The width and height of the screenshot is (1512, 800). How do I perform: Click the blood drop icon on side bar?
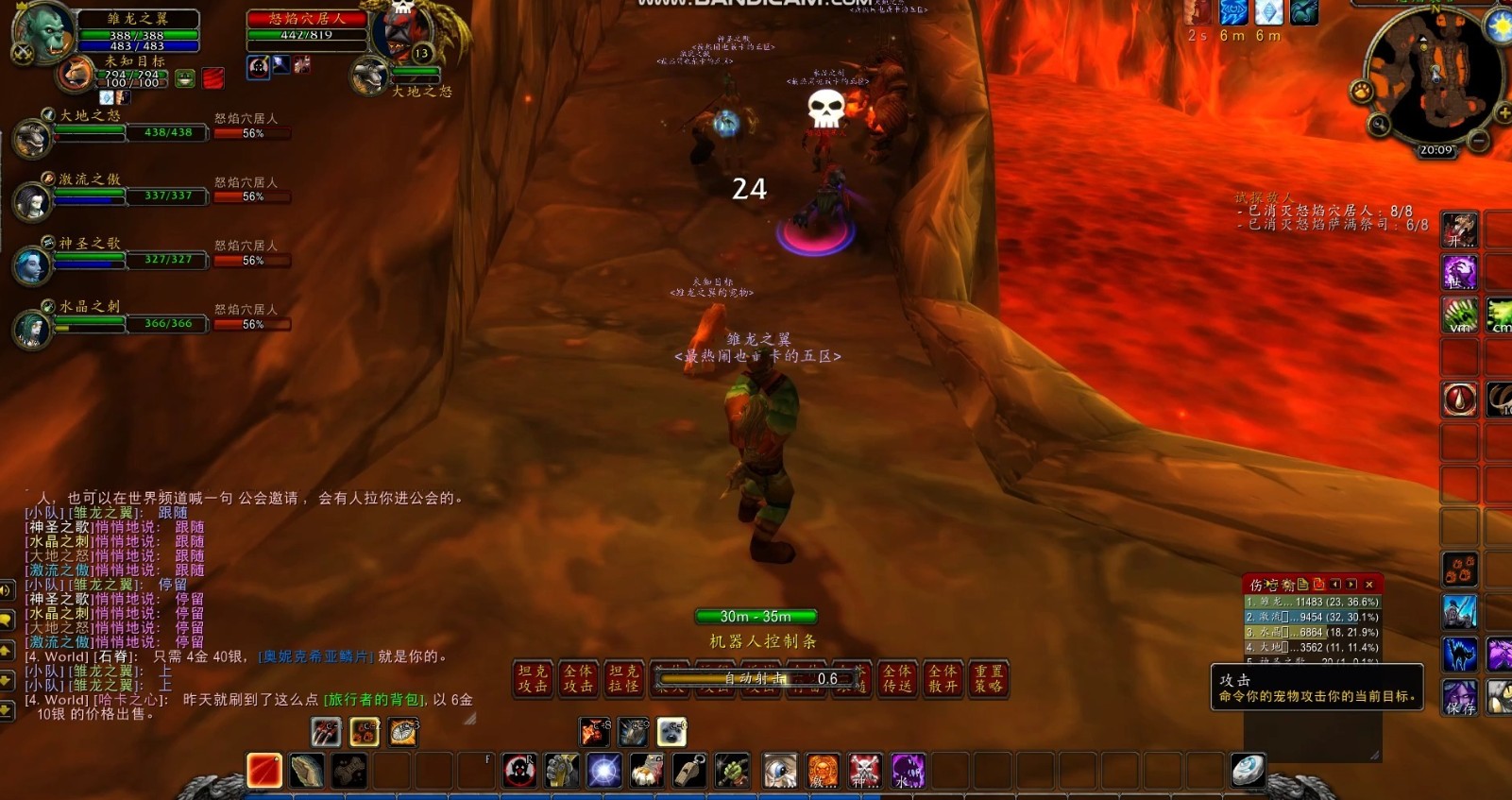coord(1459,400)
